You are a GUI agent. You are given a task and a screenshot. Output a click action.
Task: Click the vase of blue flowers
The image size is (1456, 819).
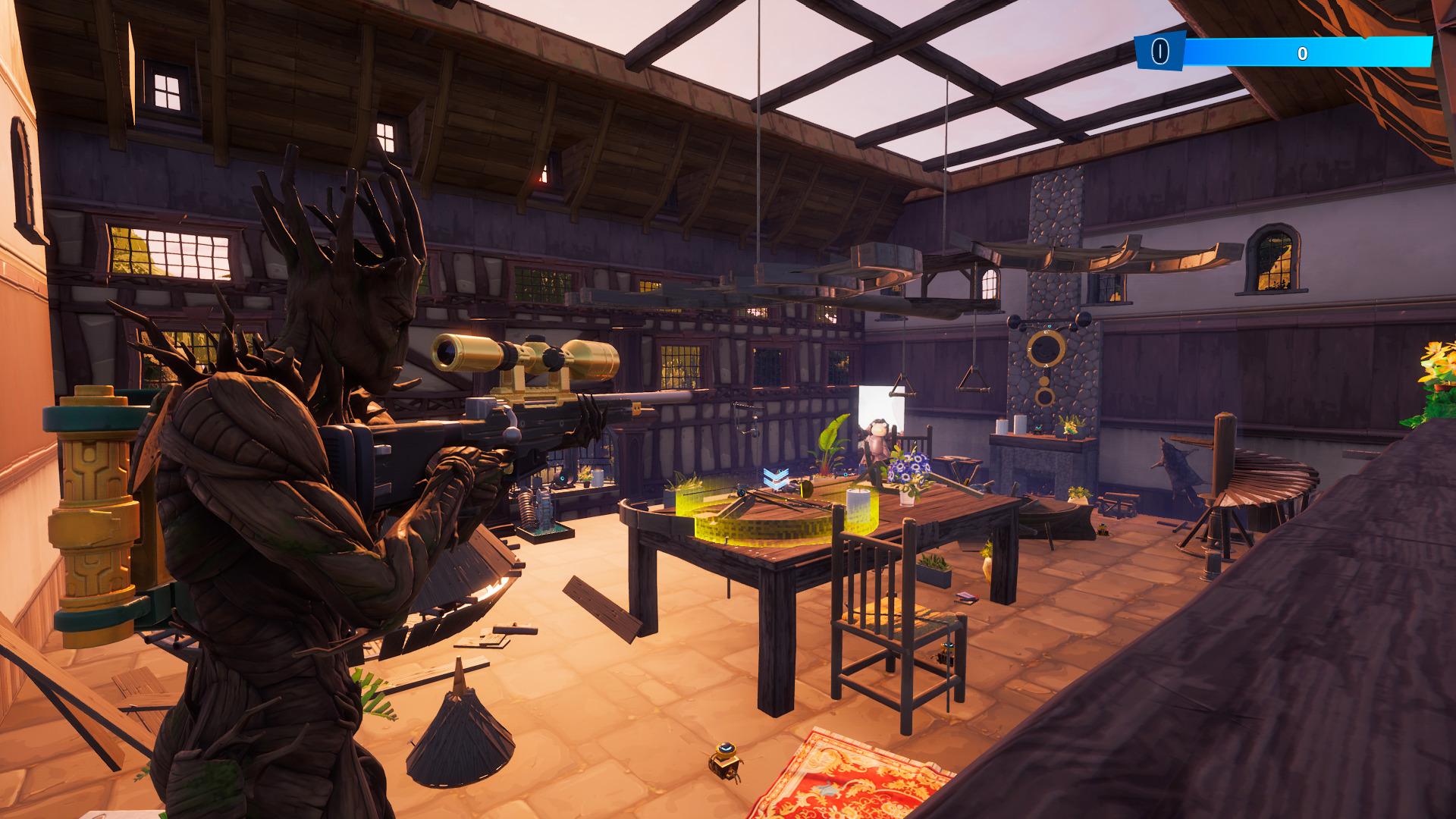[x=908, y=472]
